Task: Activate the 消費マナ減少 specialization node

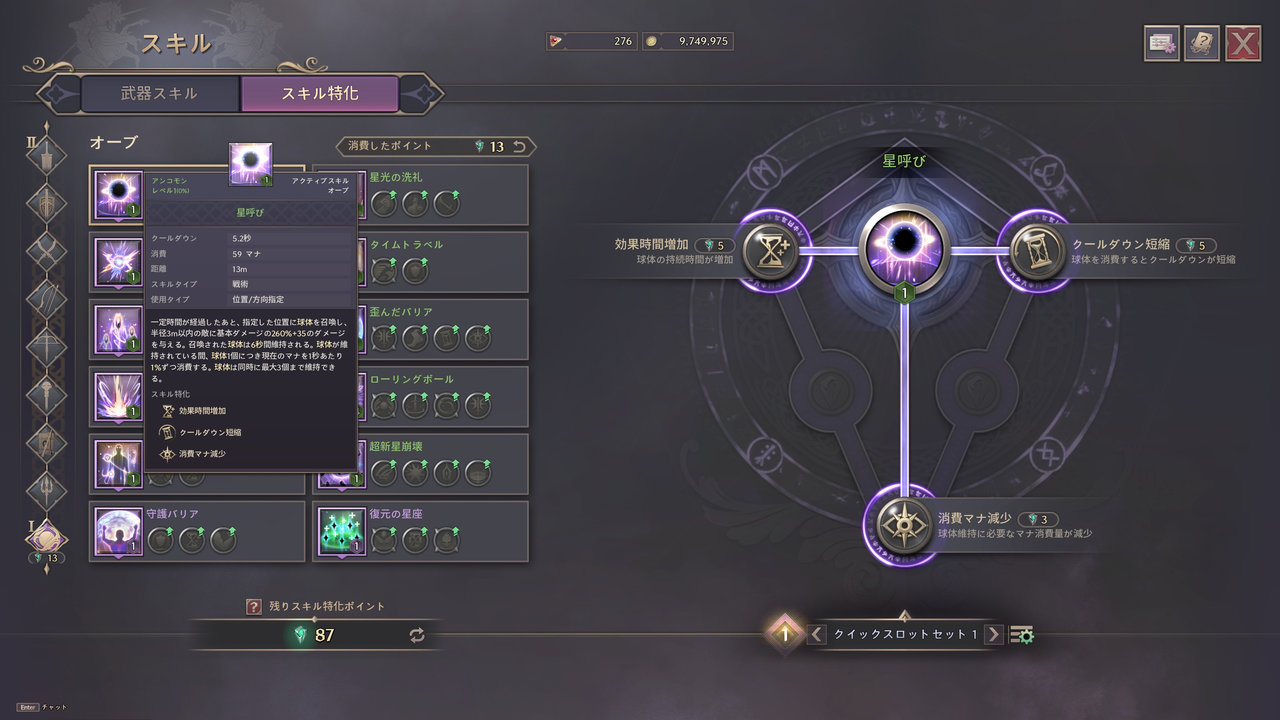Action: coord(903,525)
